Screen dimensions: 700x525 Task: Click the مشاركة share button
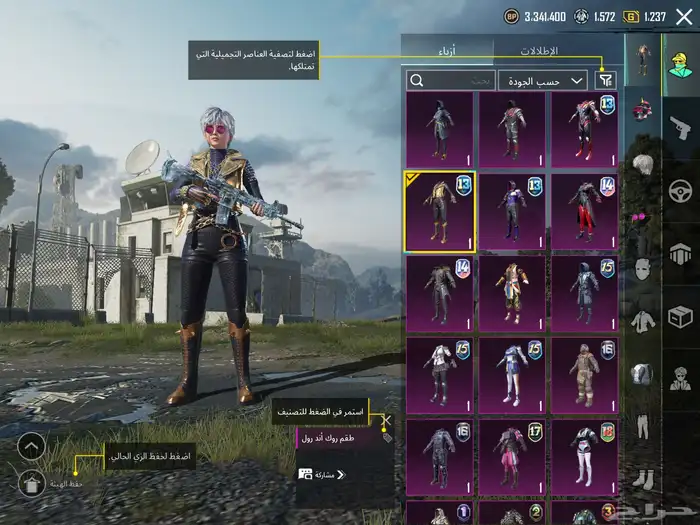tap(322, 474)
